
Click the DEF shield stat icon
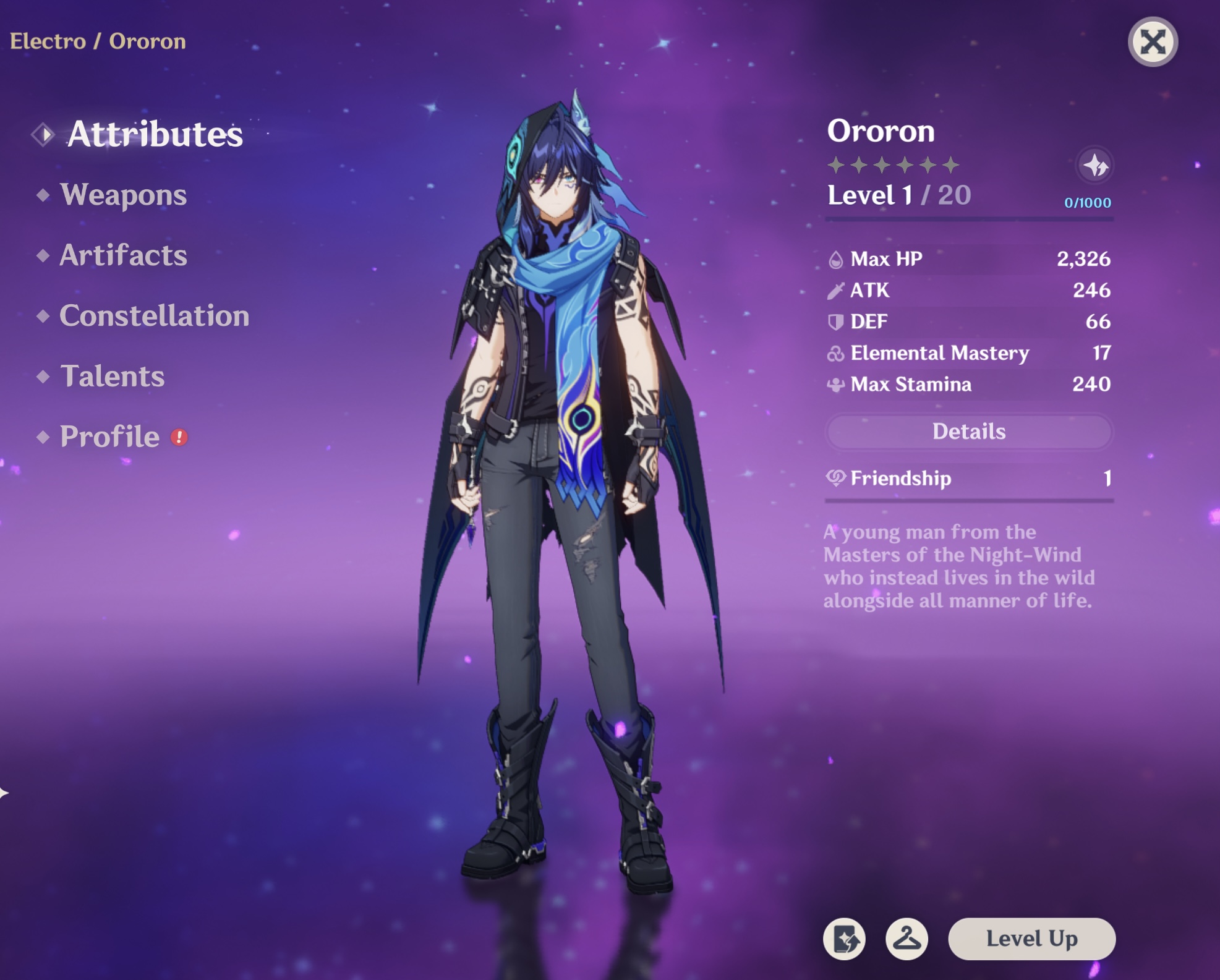point(838,322)
